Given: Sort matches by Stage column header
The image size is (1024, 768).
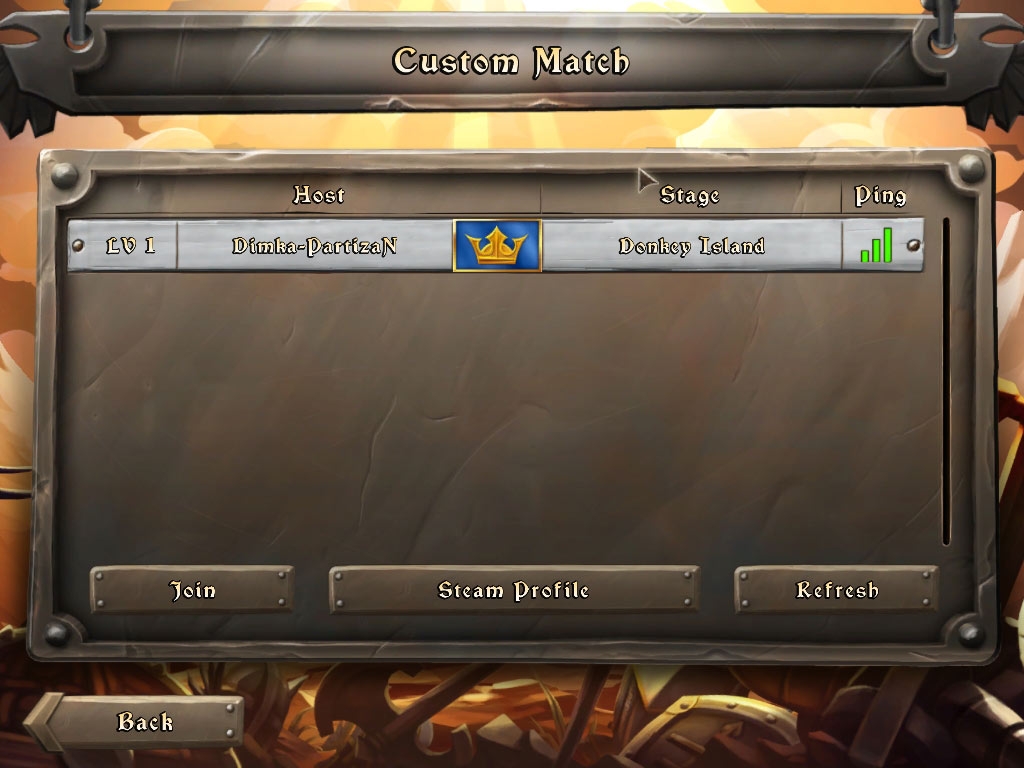Looking at the screenshot, I should 690,195.
